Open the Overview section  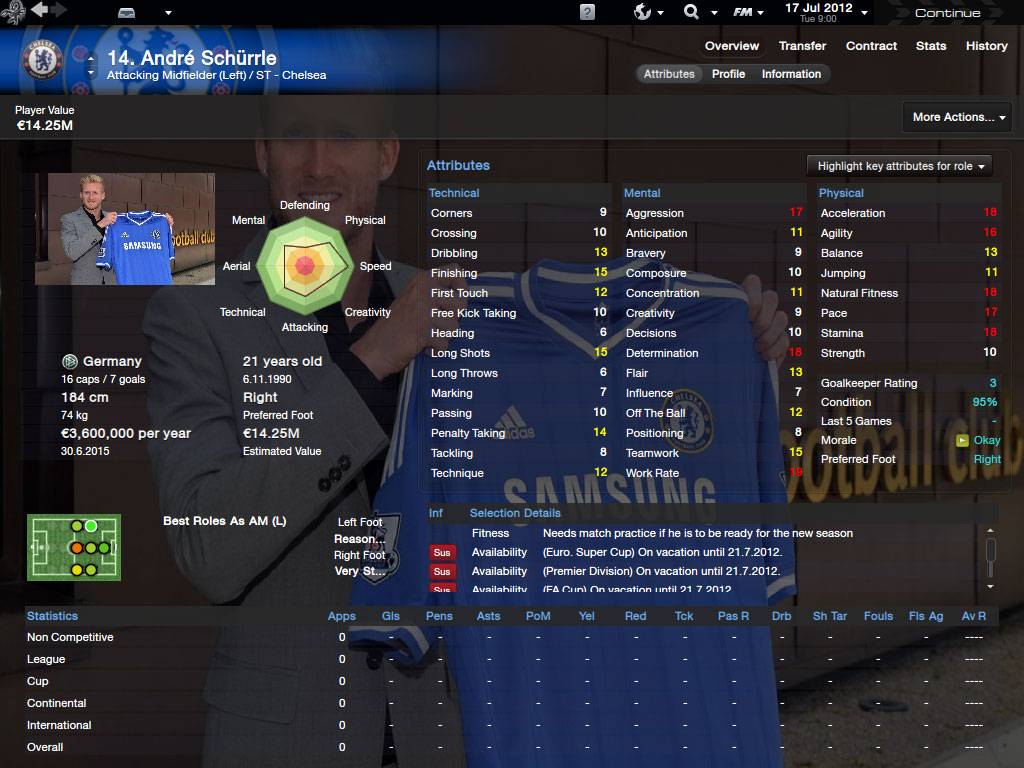click(x=732, y=46)
